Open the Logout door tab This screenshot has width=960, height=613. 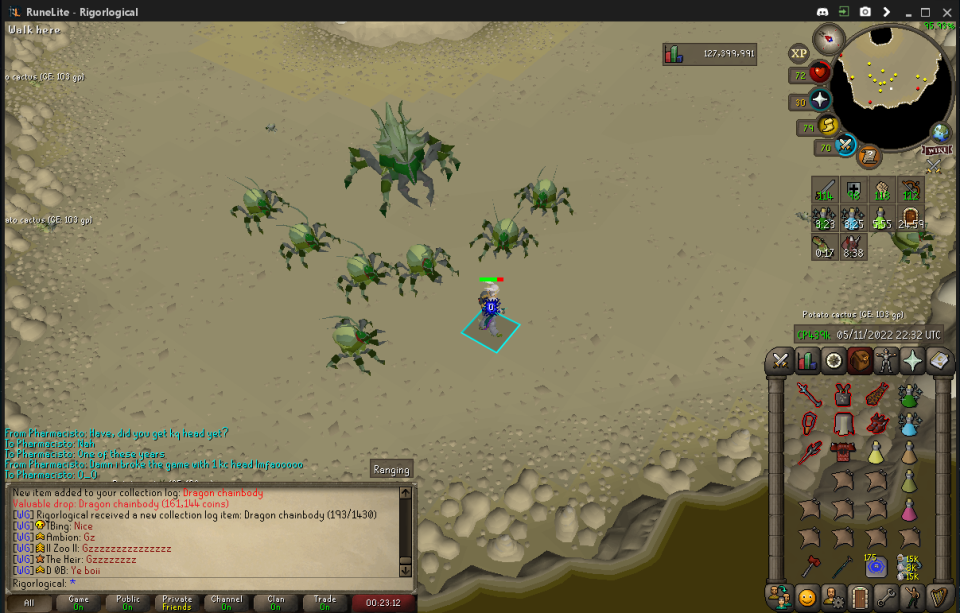click(859, 598)
